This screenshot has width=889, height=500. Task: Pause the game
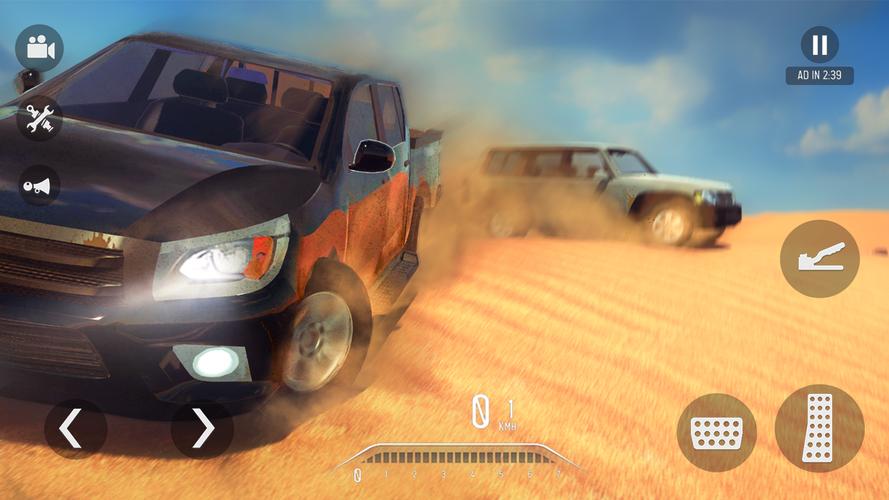[819, 45]
